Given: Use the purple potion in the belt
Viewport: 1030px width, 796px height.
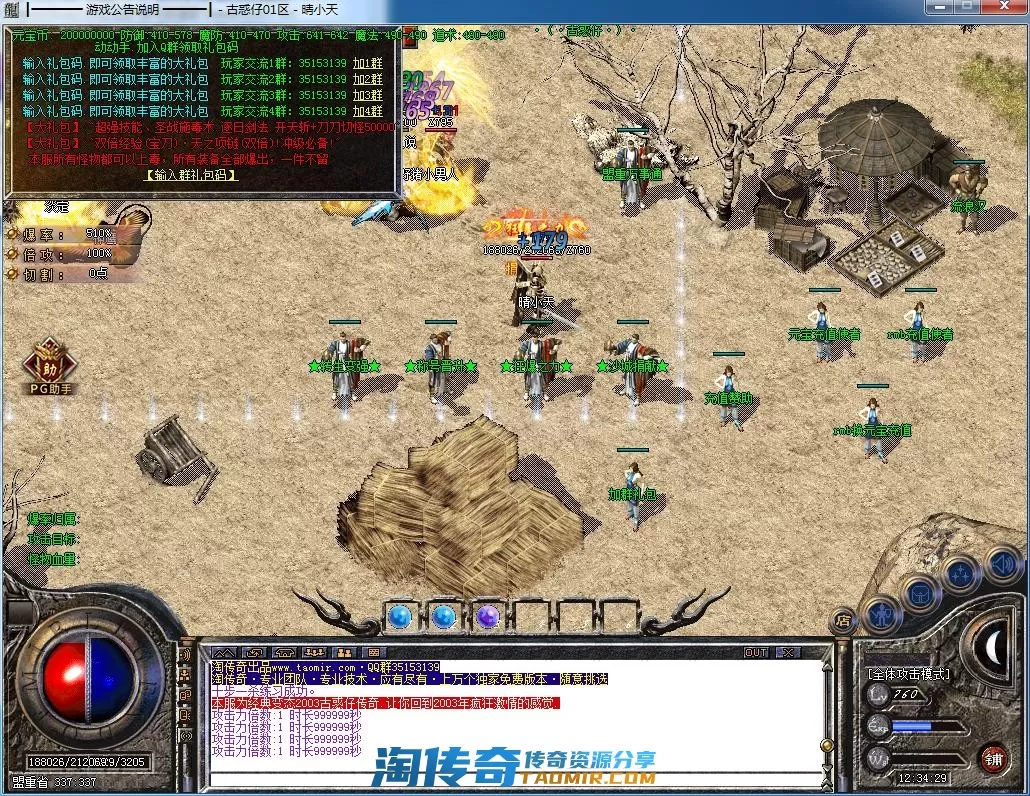Looking at the screenshot, I should tap(488, 615).
